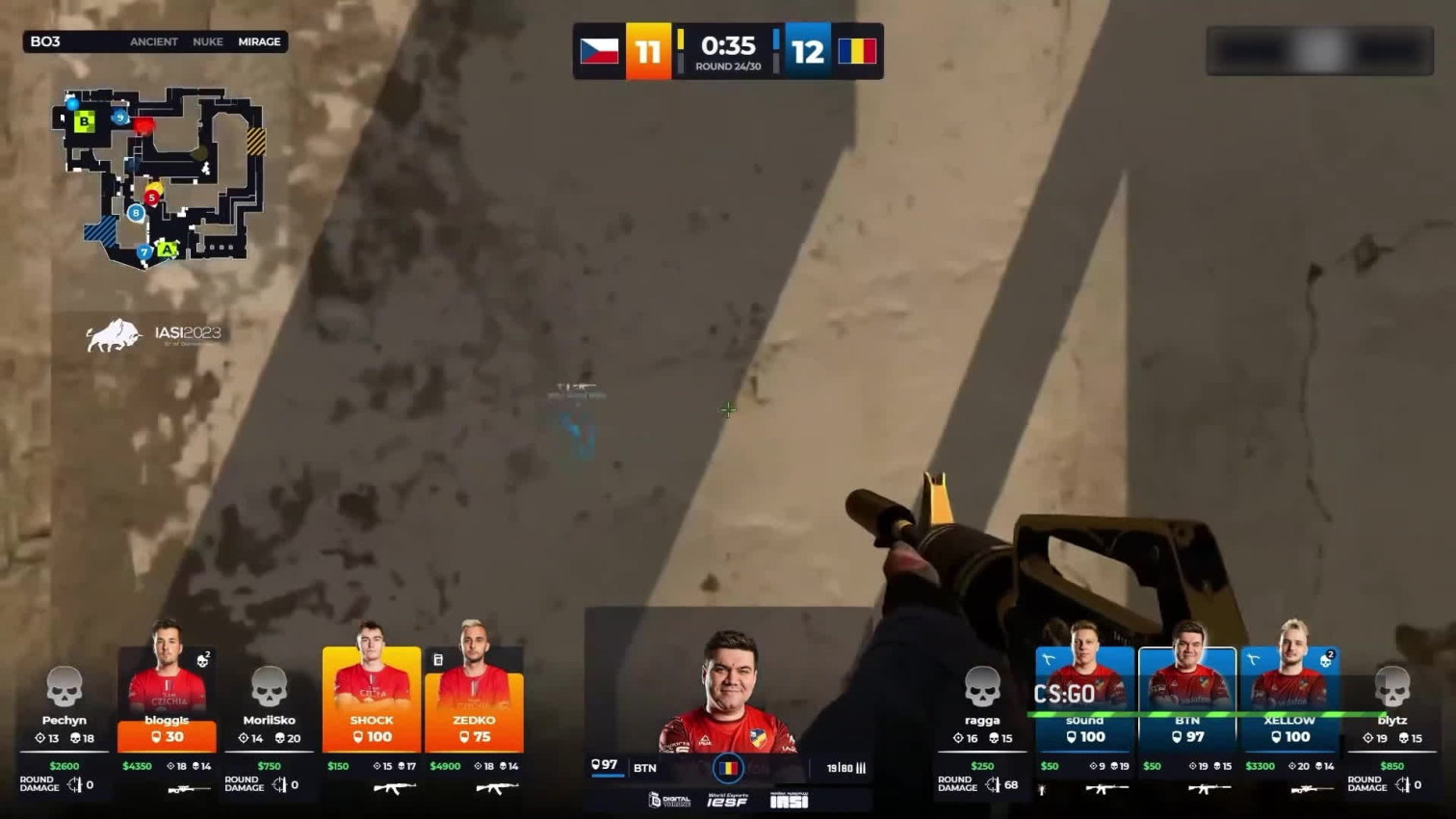This screenshot has height=819, width=1456.
Task: Choose the NUKE map label
Action: [x=207, y=41]
